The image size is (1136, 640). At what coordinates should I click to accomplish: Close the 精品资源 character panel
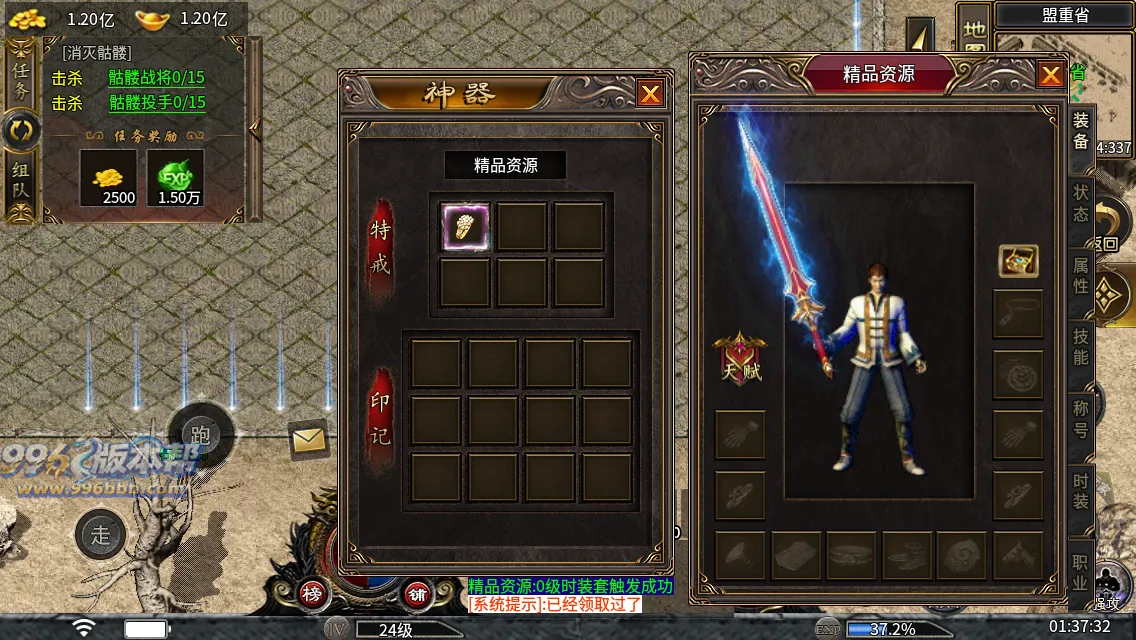[1050, 75]
